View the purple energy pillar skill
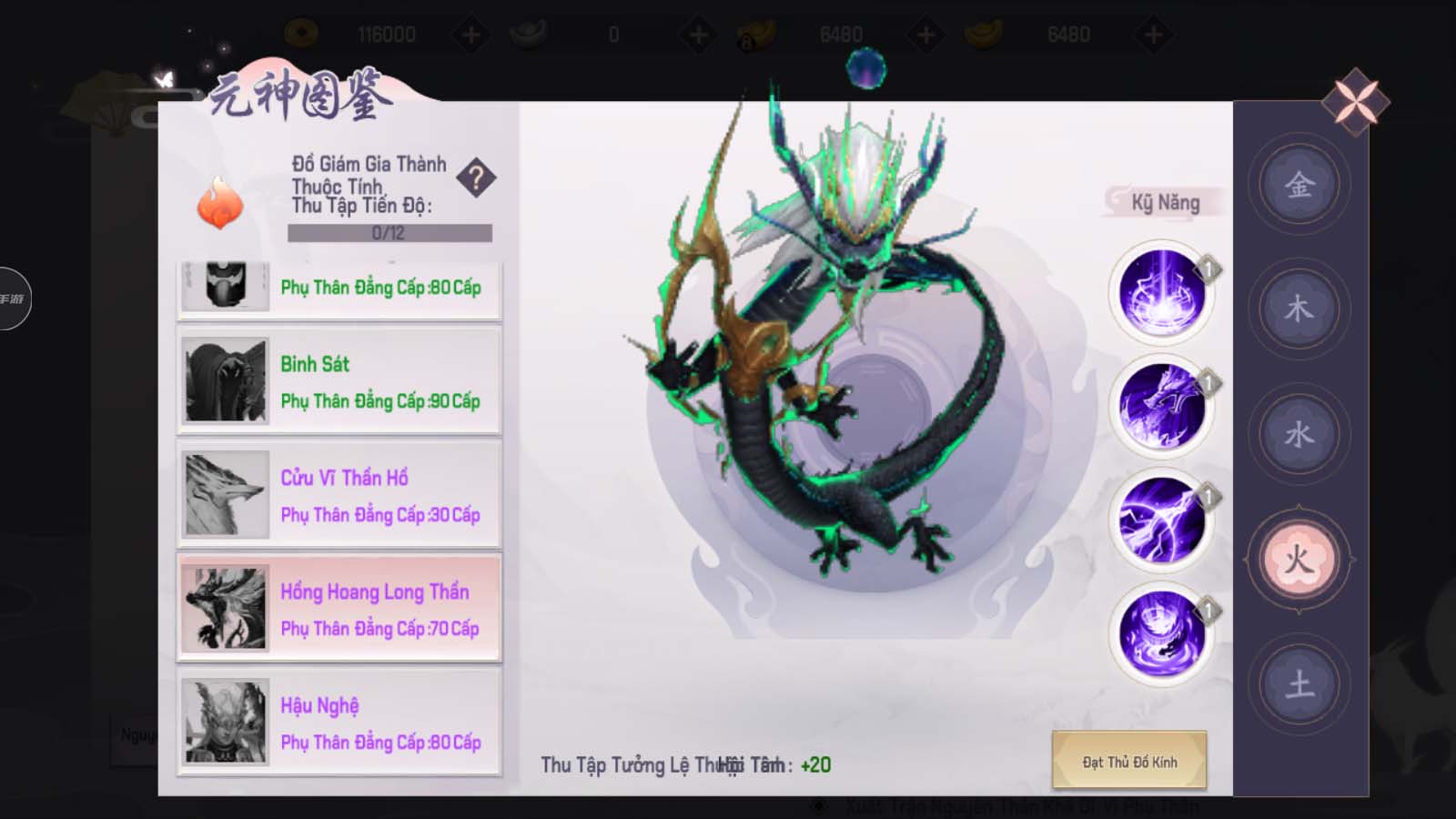This screenshot has height=819, width=1456. point(1161,293)
